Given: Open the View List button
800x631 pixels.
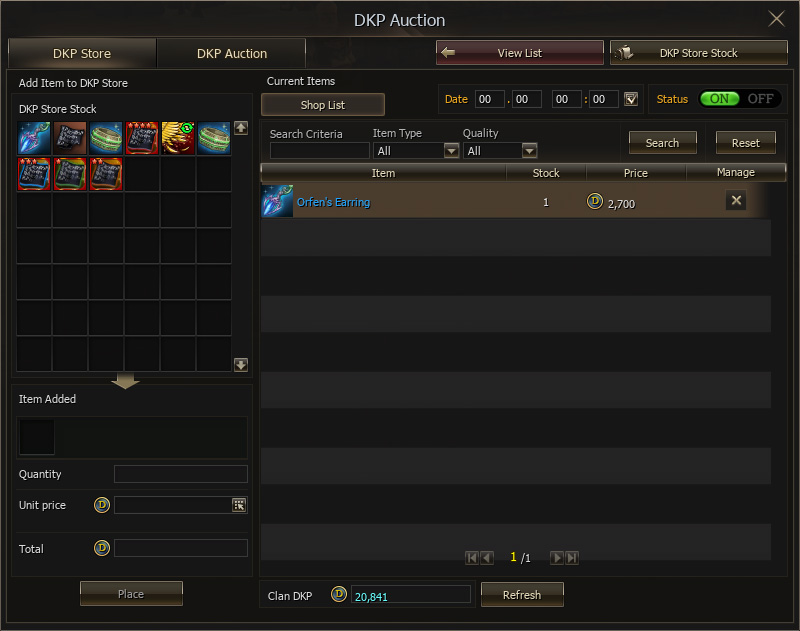Looking at the screenshot, I should coord(519,53).
